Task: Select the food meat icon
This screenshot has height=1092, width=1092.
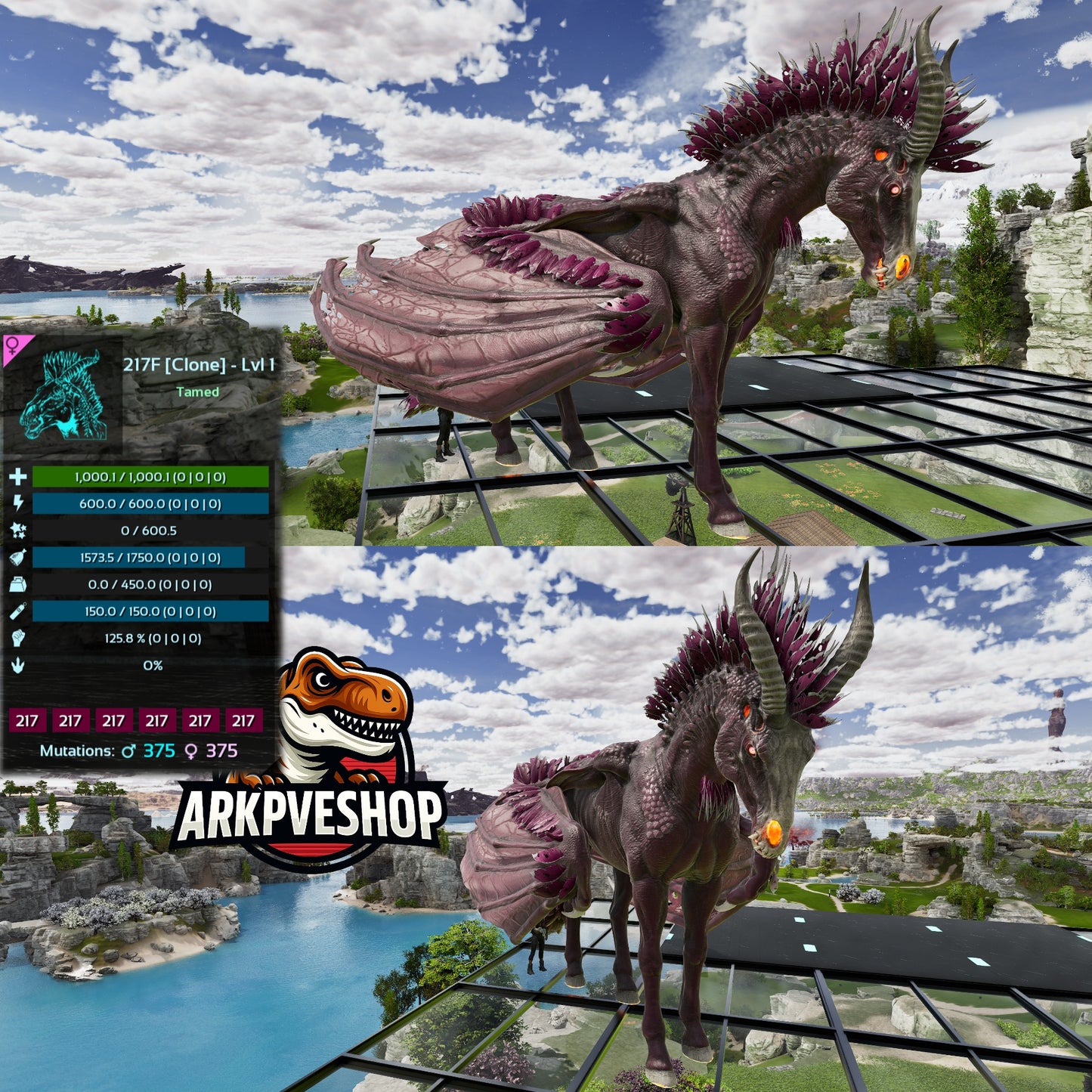Action: click(x=18, y=558)
